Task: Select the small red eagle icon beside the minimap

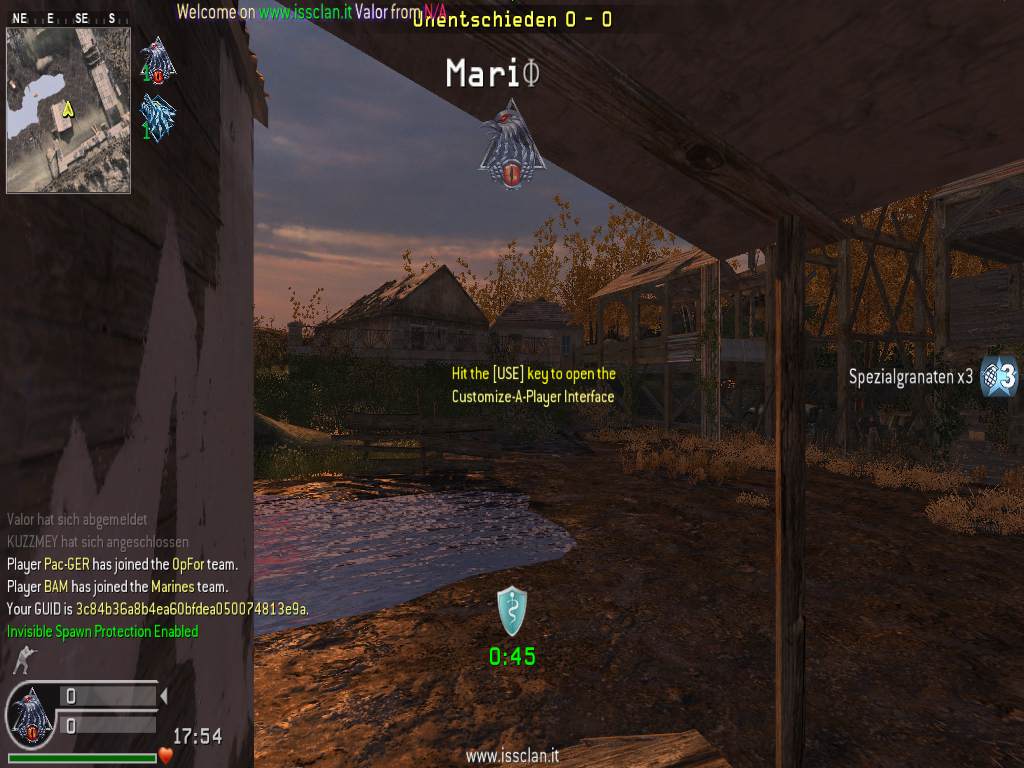Action: tap(157, 60)
